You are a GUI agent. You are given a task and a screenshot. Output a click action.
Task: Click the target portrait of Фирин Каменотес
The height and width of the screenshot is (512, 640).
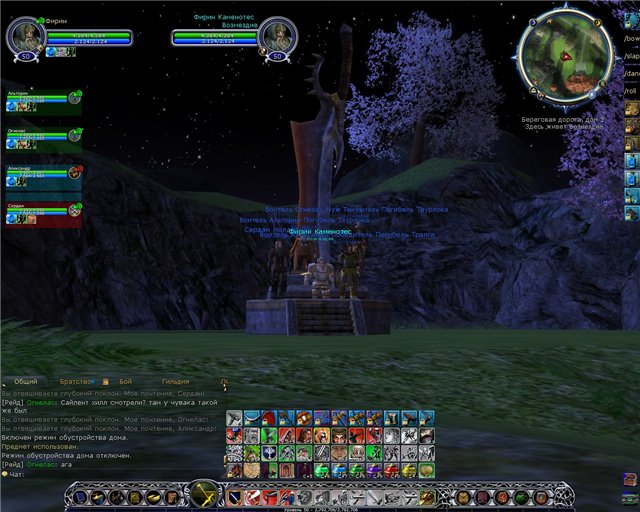click(277, 37)
